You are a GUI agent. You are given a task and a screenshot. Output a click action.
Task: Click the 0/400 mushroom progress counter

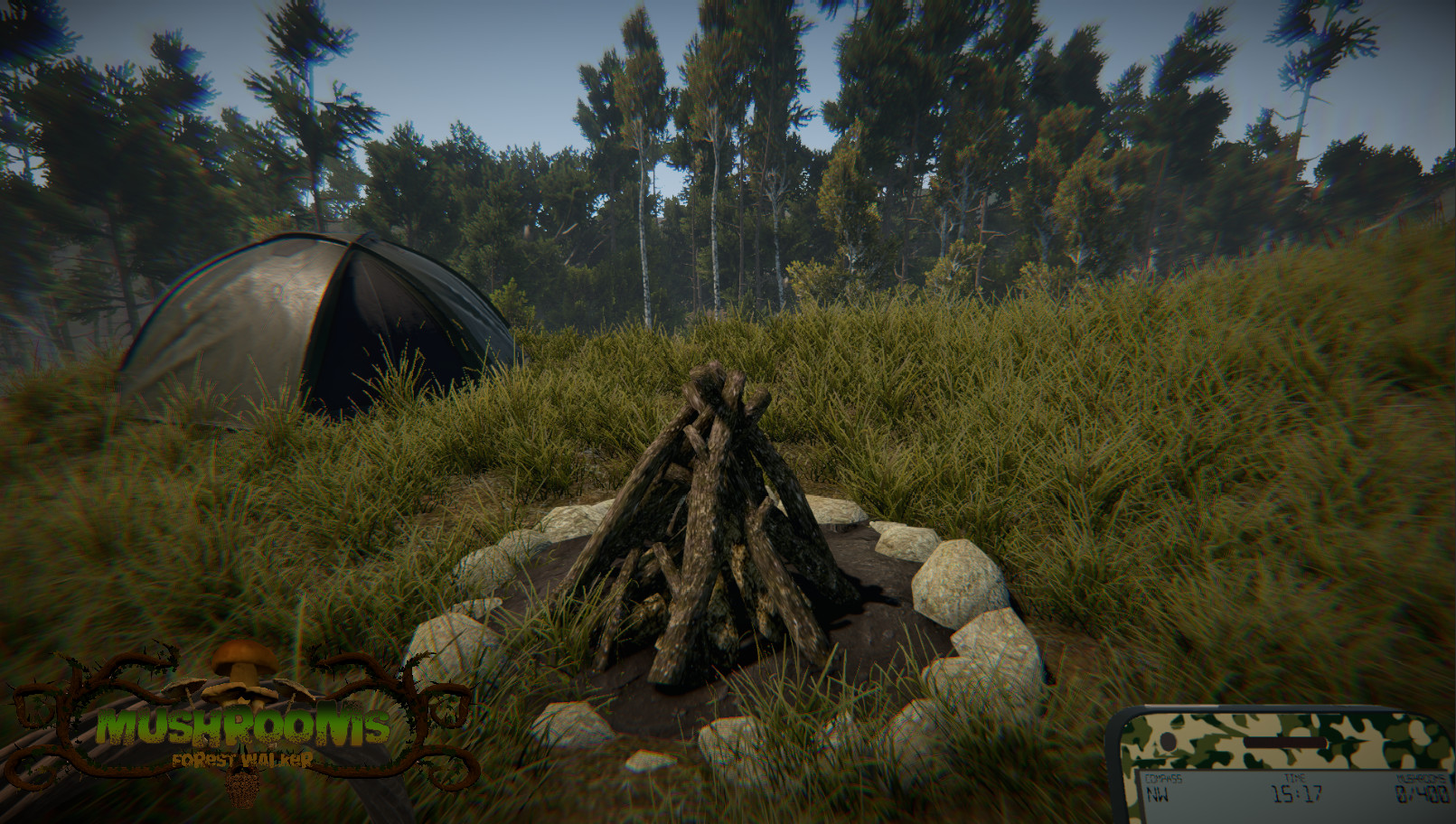1422,792
